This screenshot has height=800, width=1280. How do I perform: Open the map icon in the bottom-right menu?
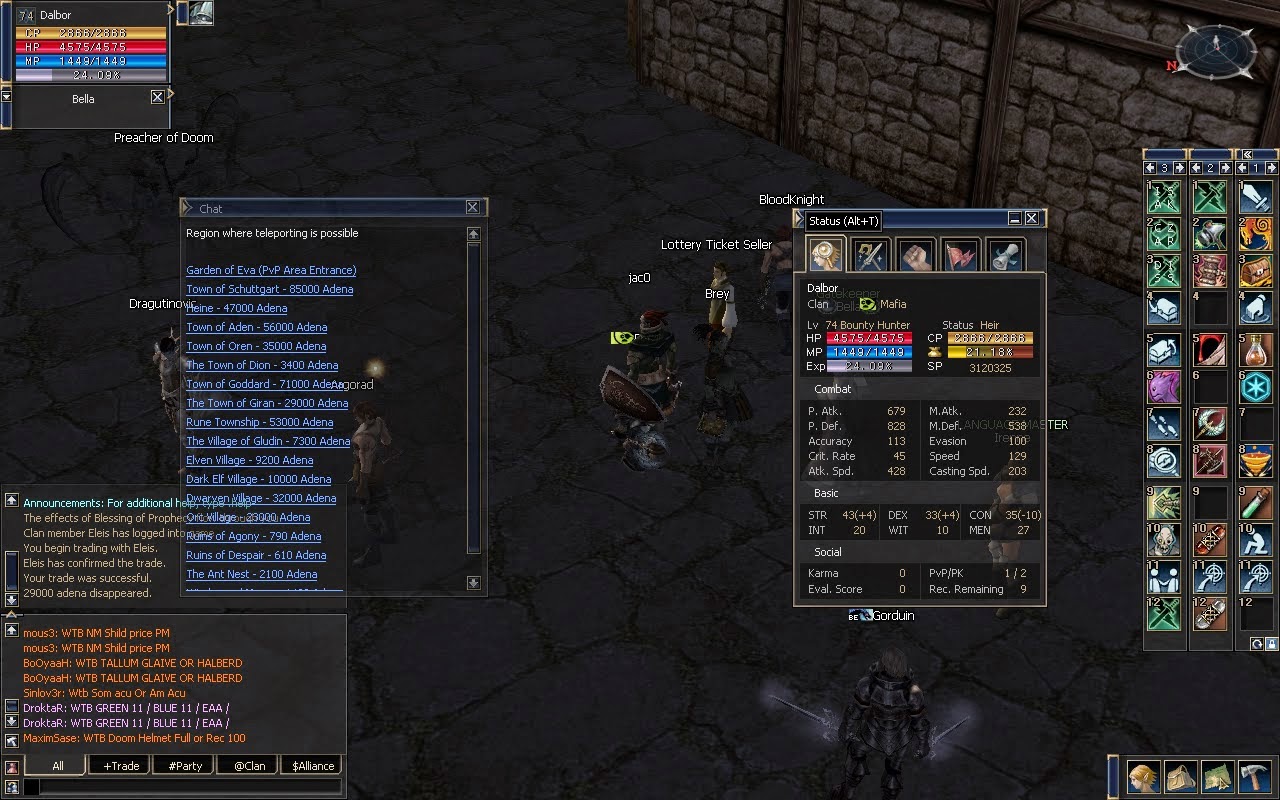click(x=1219, y=776)
